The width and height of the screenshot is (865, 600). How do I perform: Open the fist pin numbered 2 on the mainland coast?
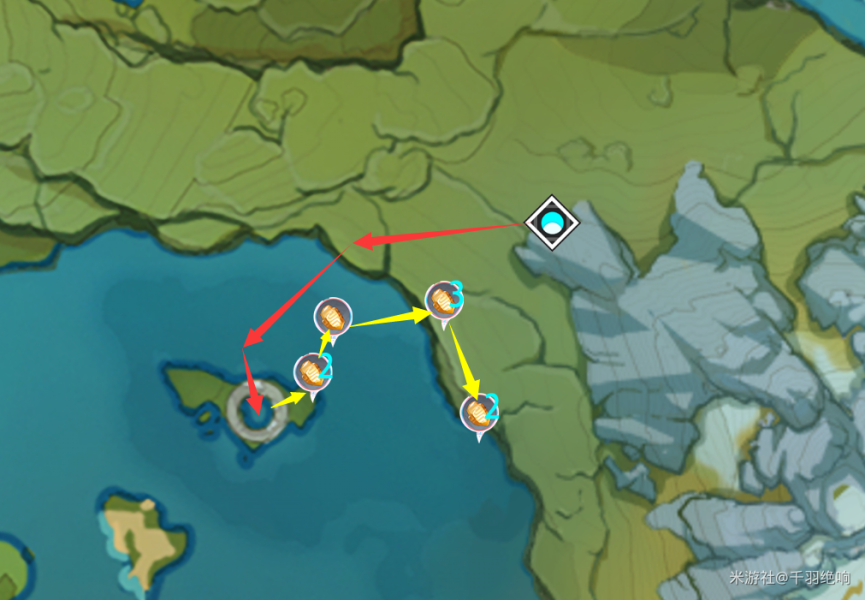click(479, 411)
